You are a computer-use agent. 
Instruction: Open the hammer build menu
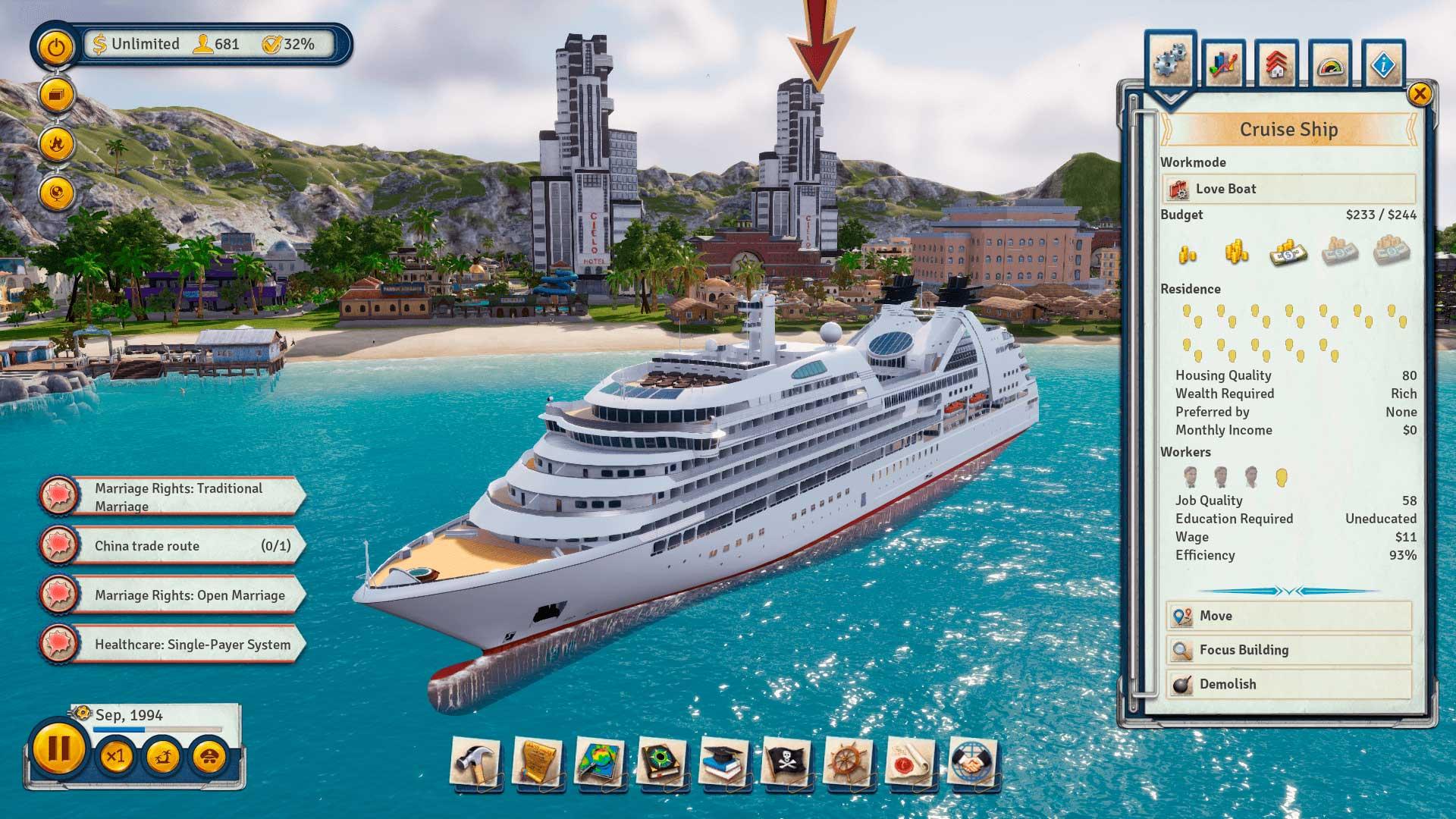coord(475,762)
